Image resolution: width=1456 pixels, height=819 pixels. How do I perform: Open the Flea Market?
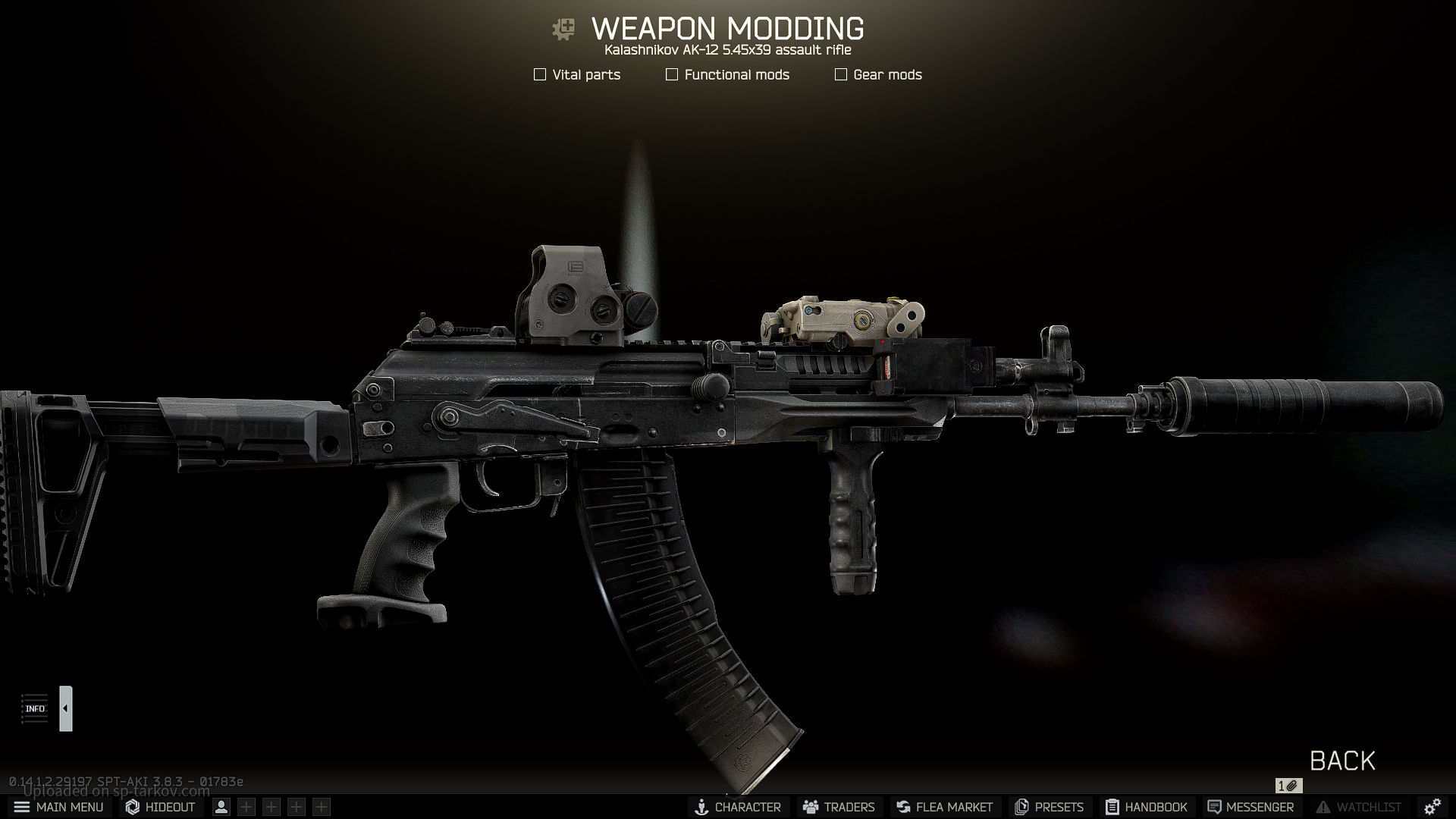coord(944,807)
